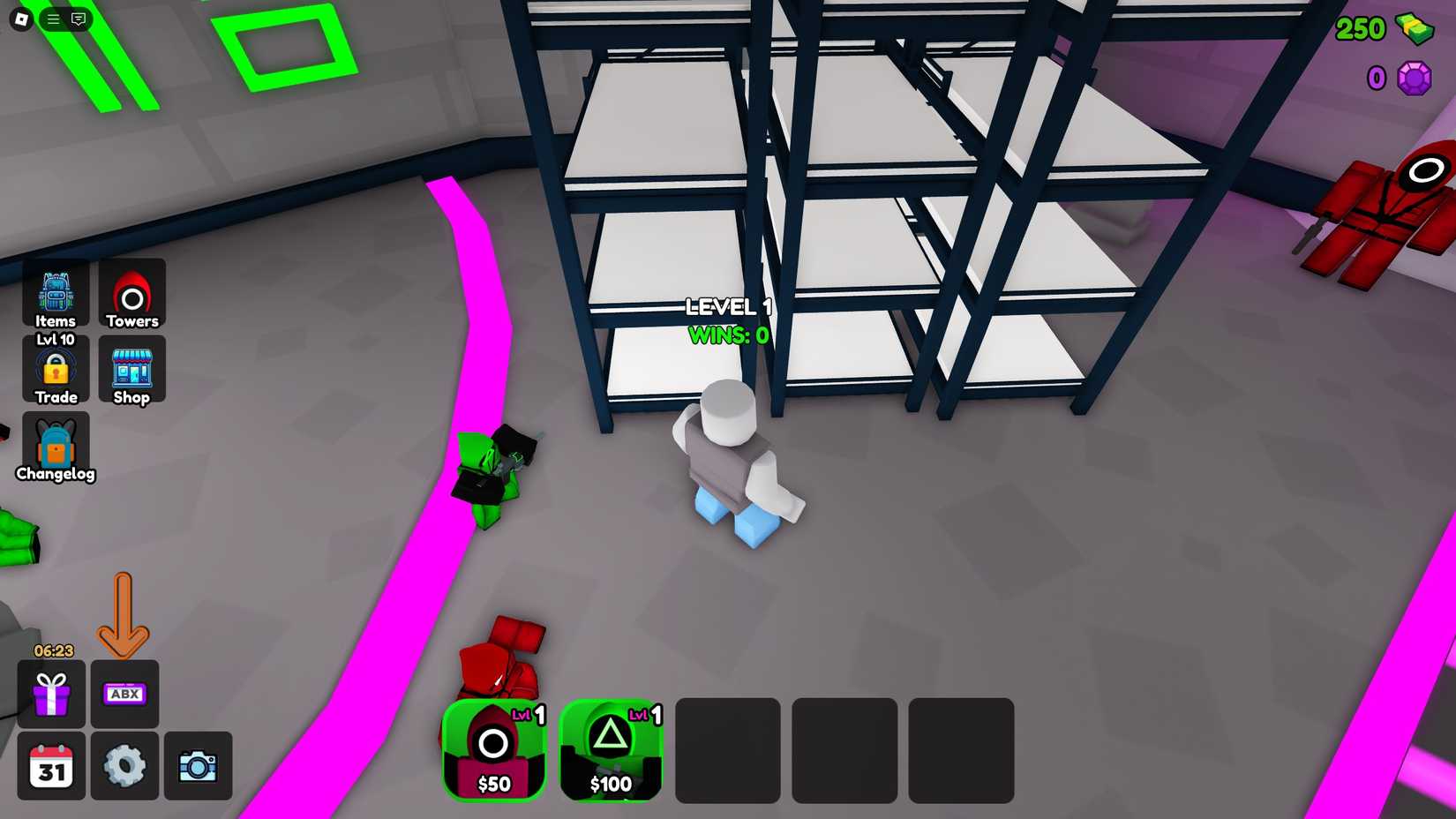The width and height of the screenshot is (1456, 819).
Task: Select the $50 Circle Guard tower
Action: [x=494, y=750]
